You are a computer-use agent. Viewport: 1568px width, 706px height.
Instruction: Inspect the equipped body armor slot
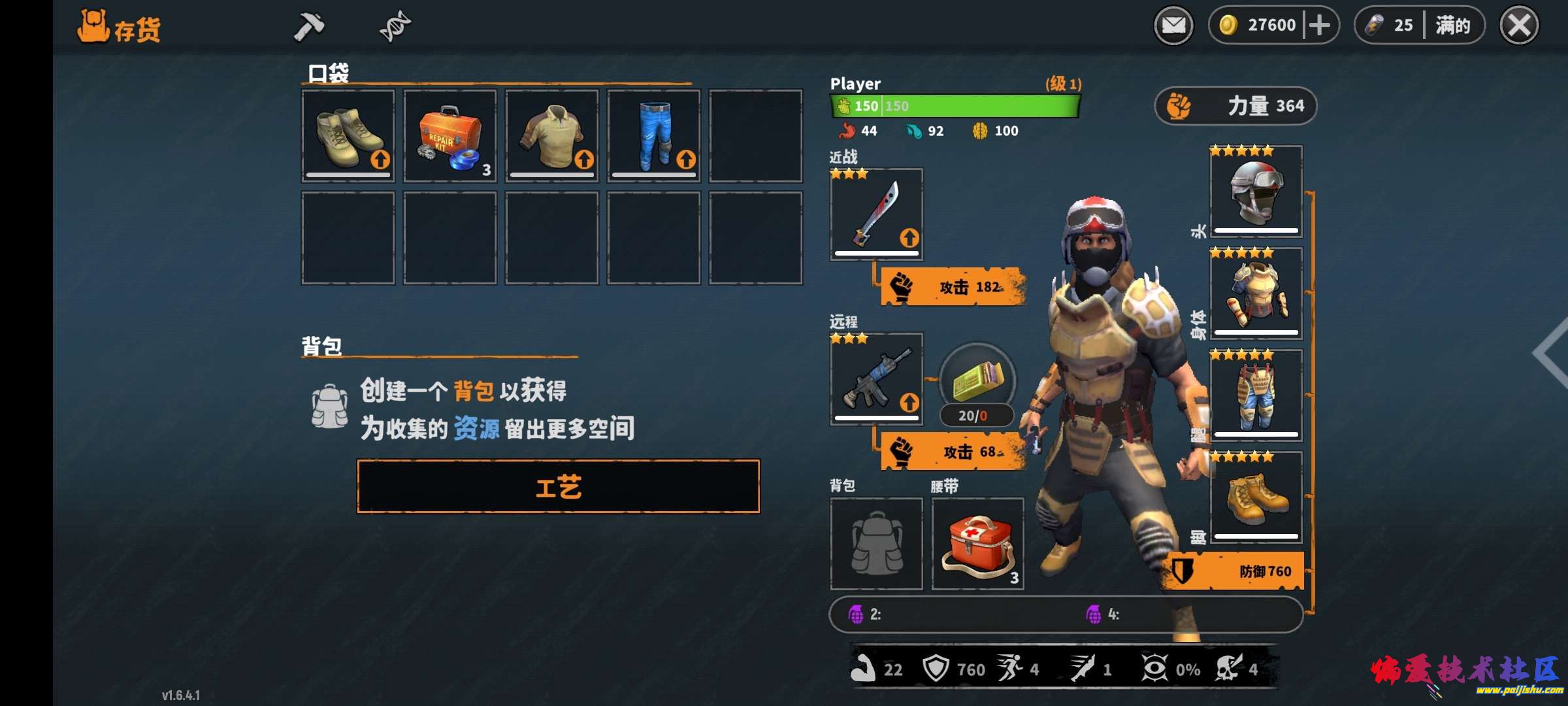[x=1256, y=294]
